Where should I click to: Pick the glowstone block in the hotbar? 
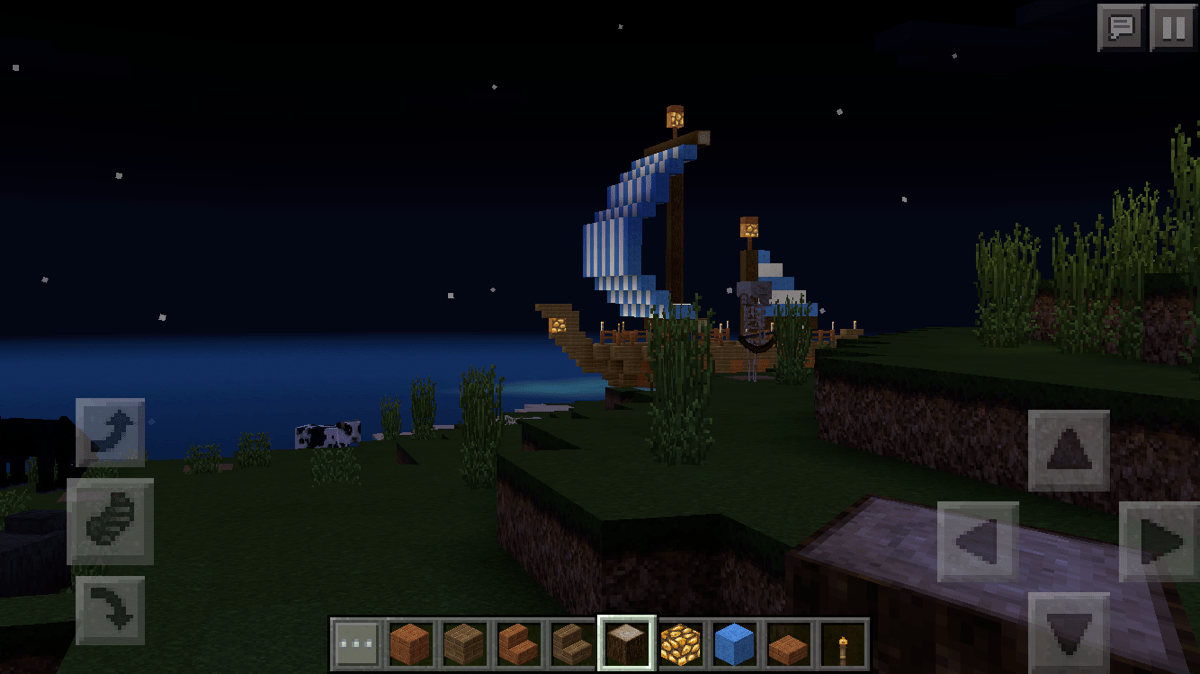click(681, 643)
